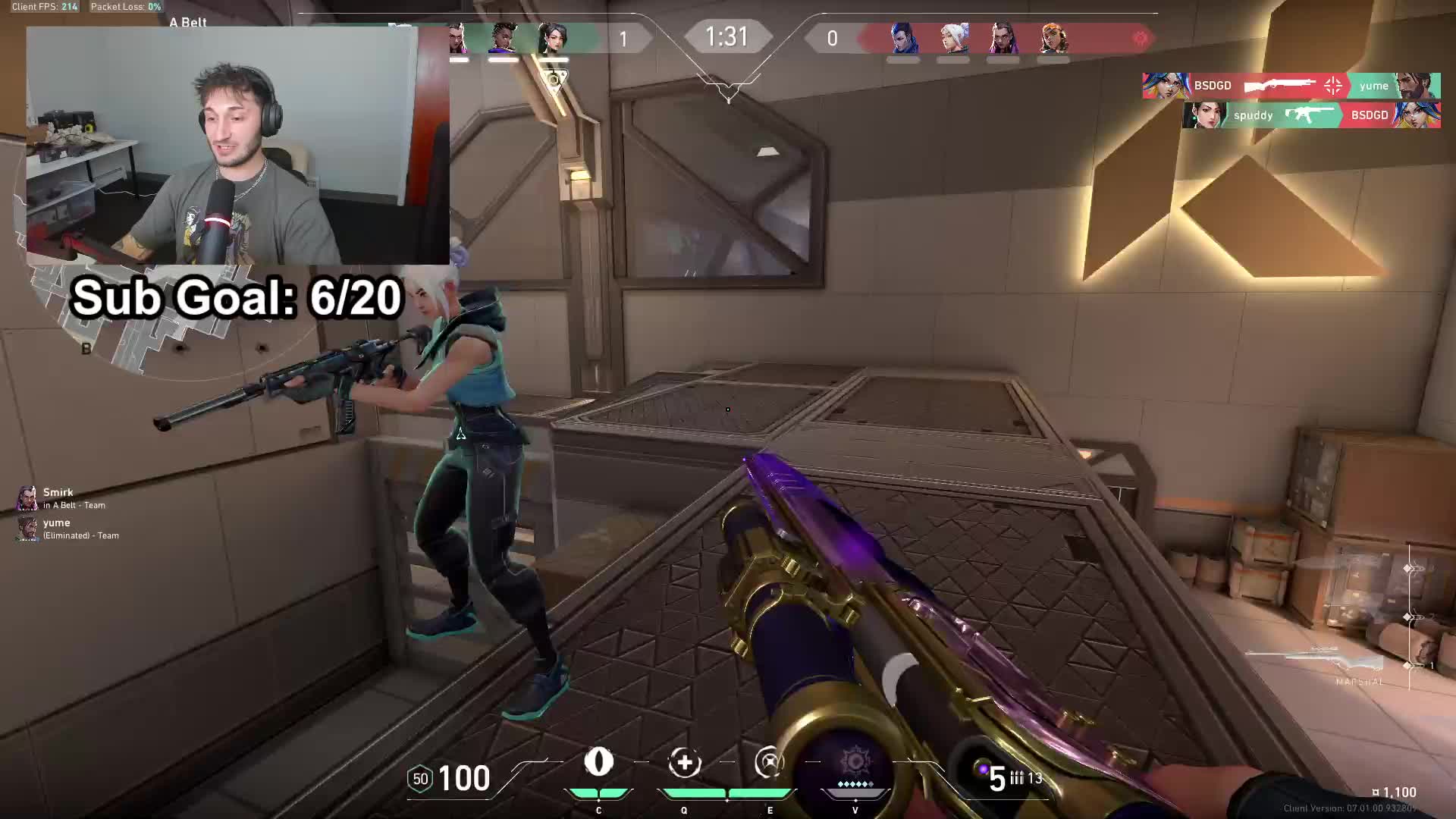Screen dimensions: 1456x819
Task: Click the white-haired enemy agent portrait
Action: point(953,38)
